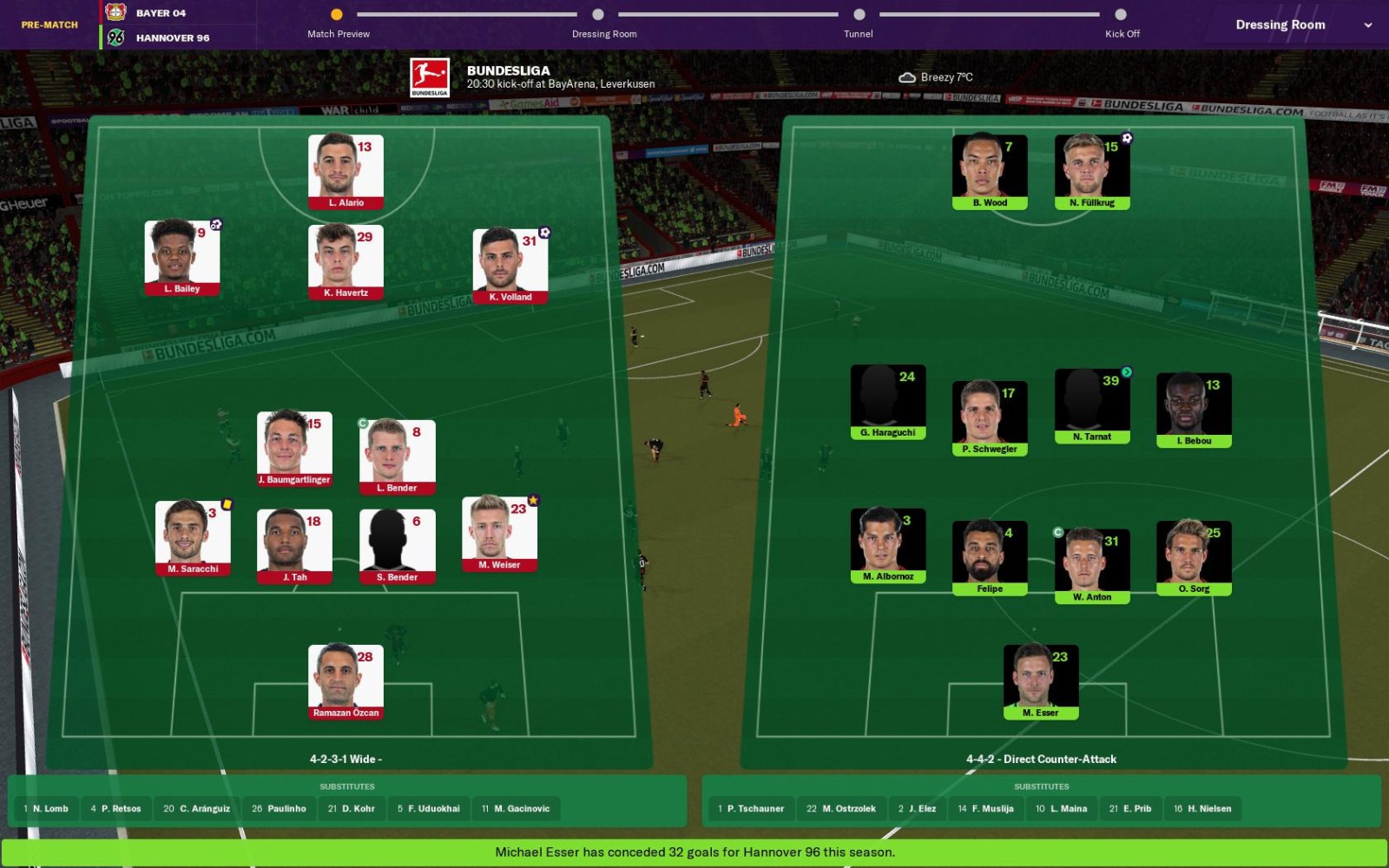1389x868 pixels.
Task: Choose captain W. Anton's card
Action: pos(1092,566)
